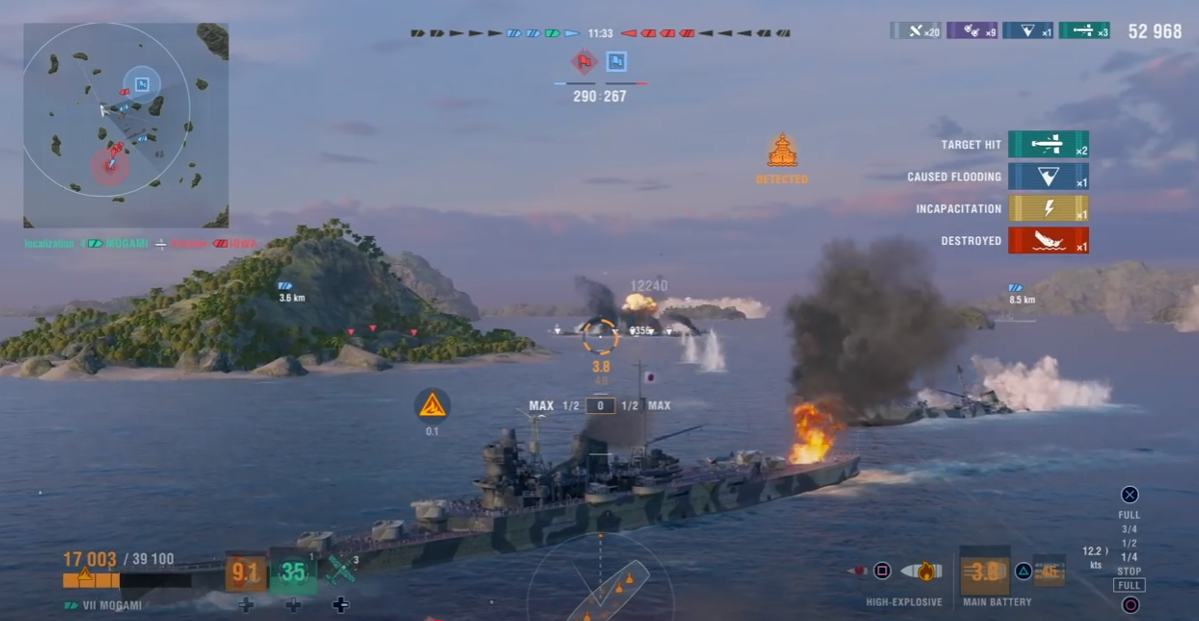Click the orange Detected status icon

[x=782, y=152]
